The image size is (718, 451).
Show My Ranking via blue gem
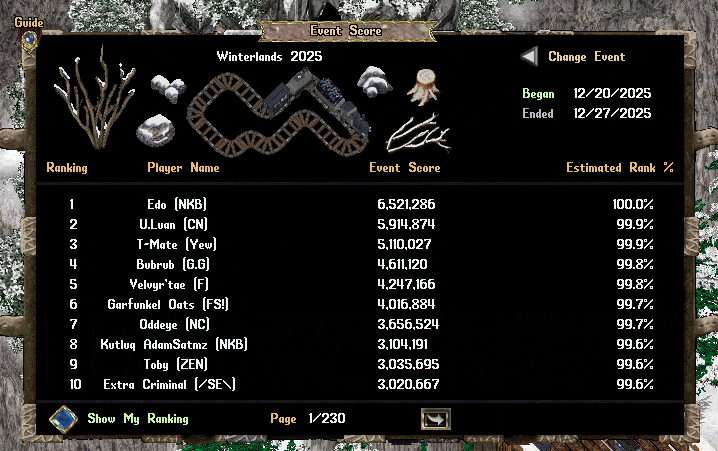[64, 418]
